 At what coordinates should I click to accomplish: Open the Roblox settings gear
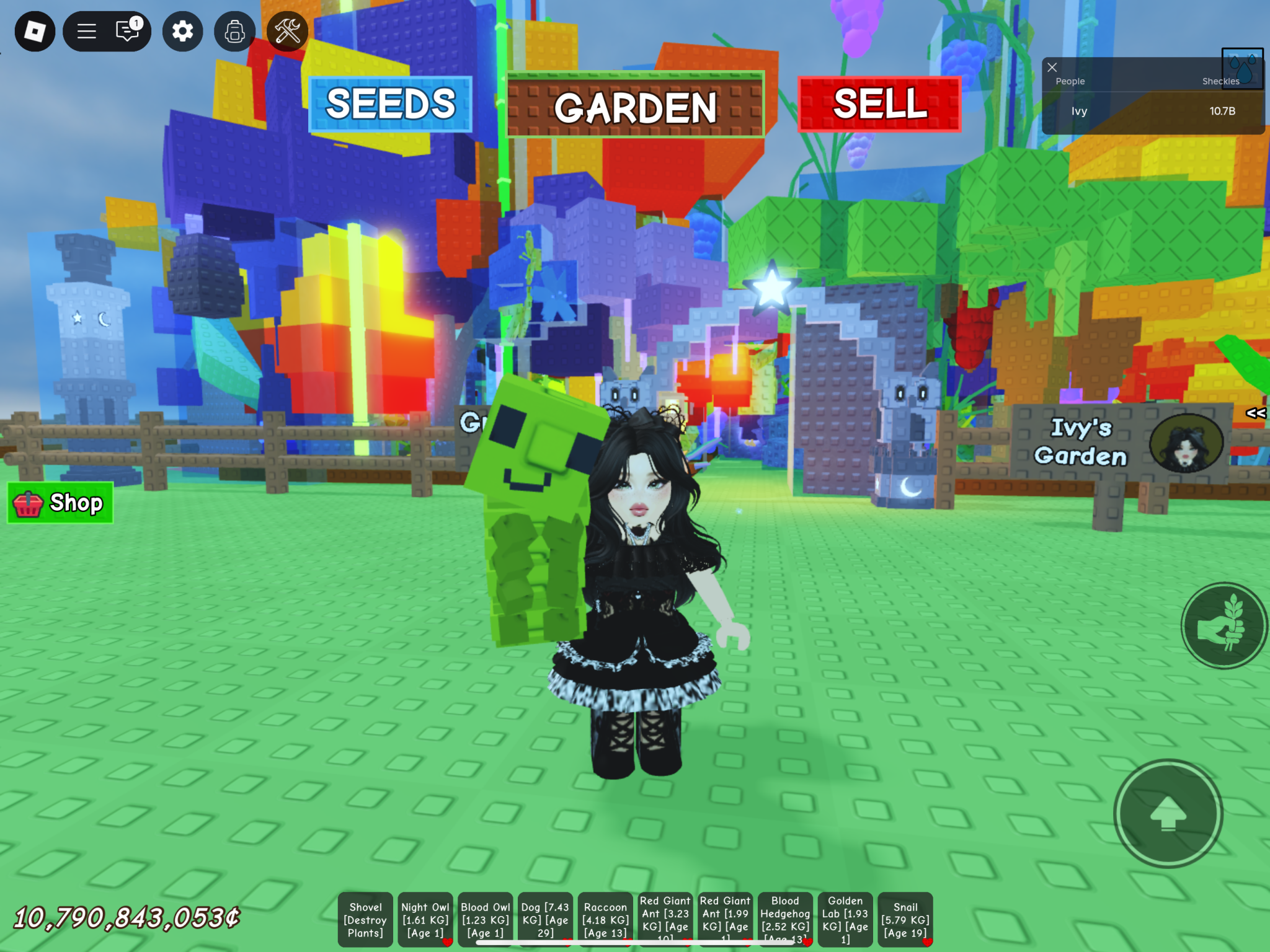181,32
